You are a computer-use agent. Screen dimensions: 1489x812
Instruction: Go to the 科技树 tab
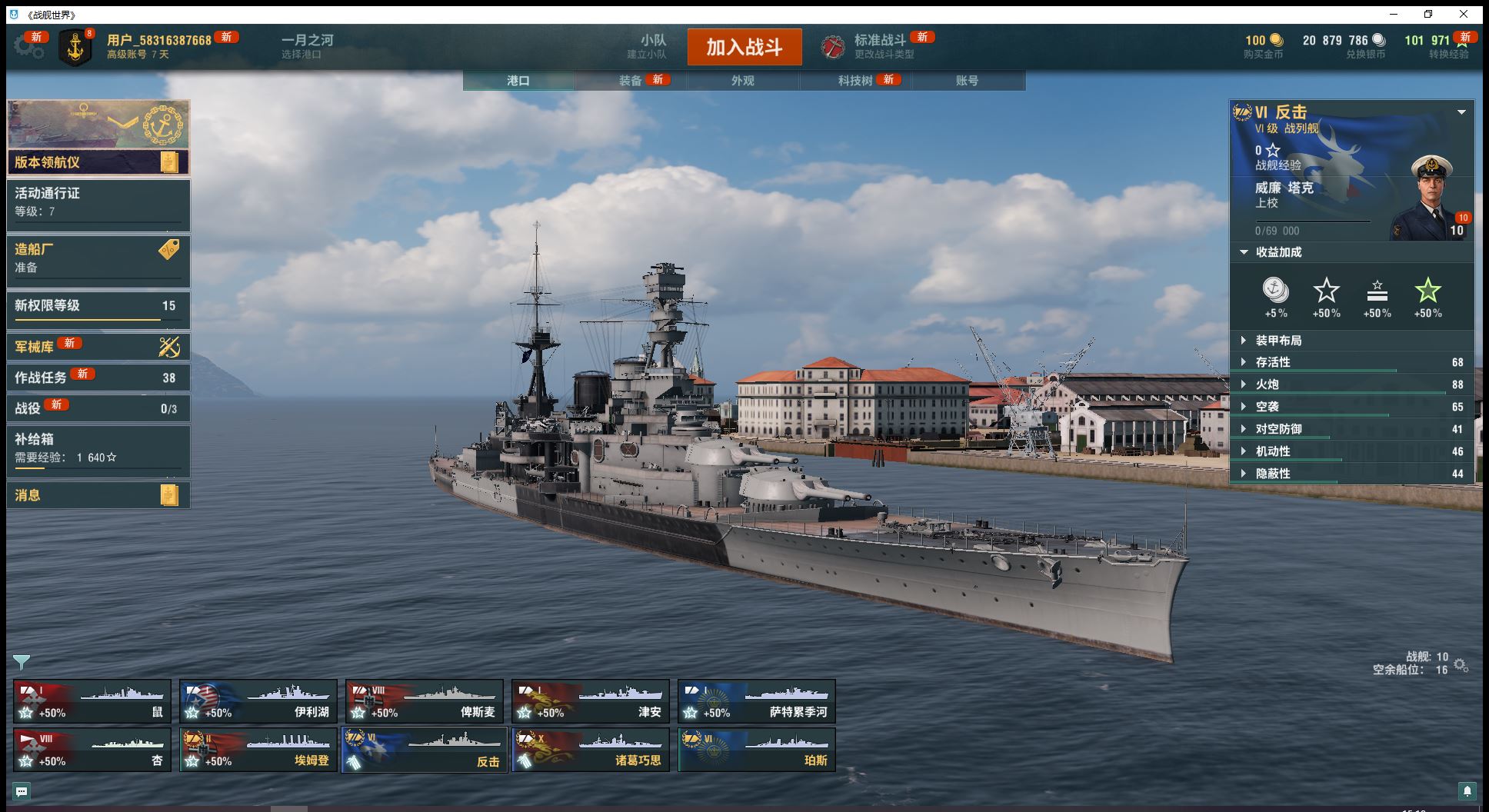tap(855, 81)
